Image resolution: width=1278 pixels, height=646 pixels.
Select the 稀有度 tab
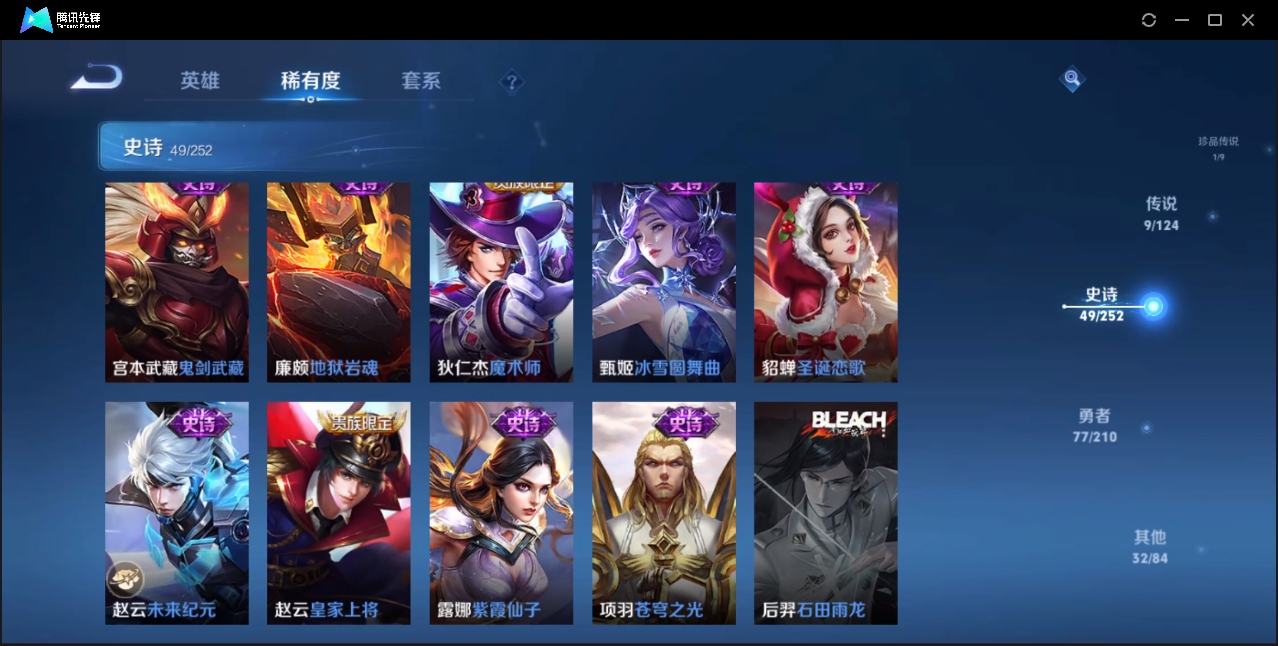tap(310, 81)
